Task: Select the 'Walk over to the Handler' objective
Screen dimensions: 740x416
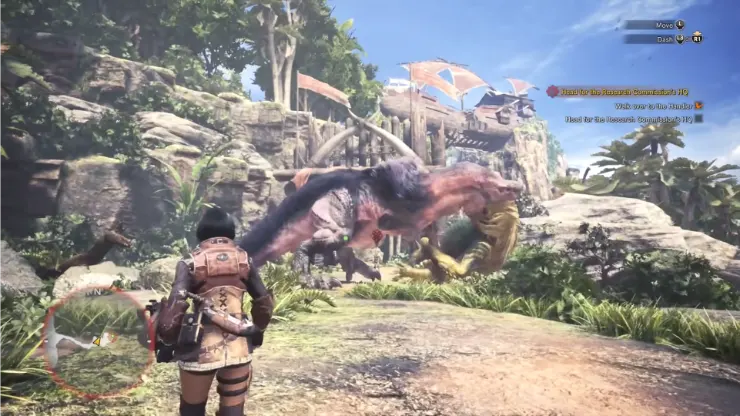Action: 646,105
